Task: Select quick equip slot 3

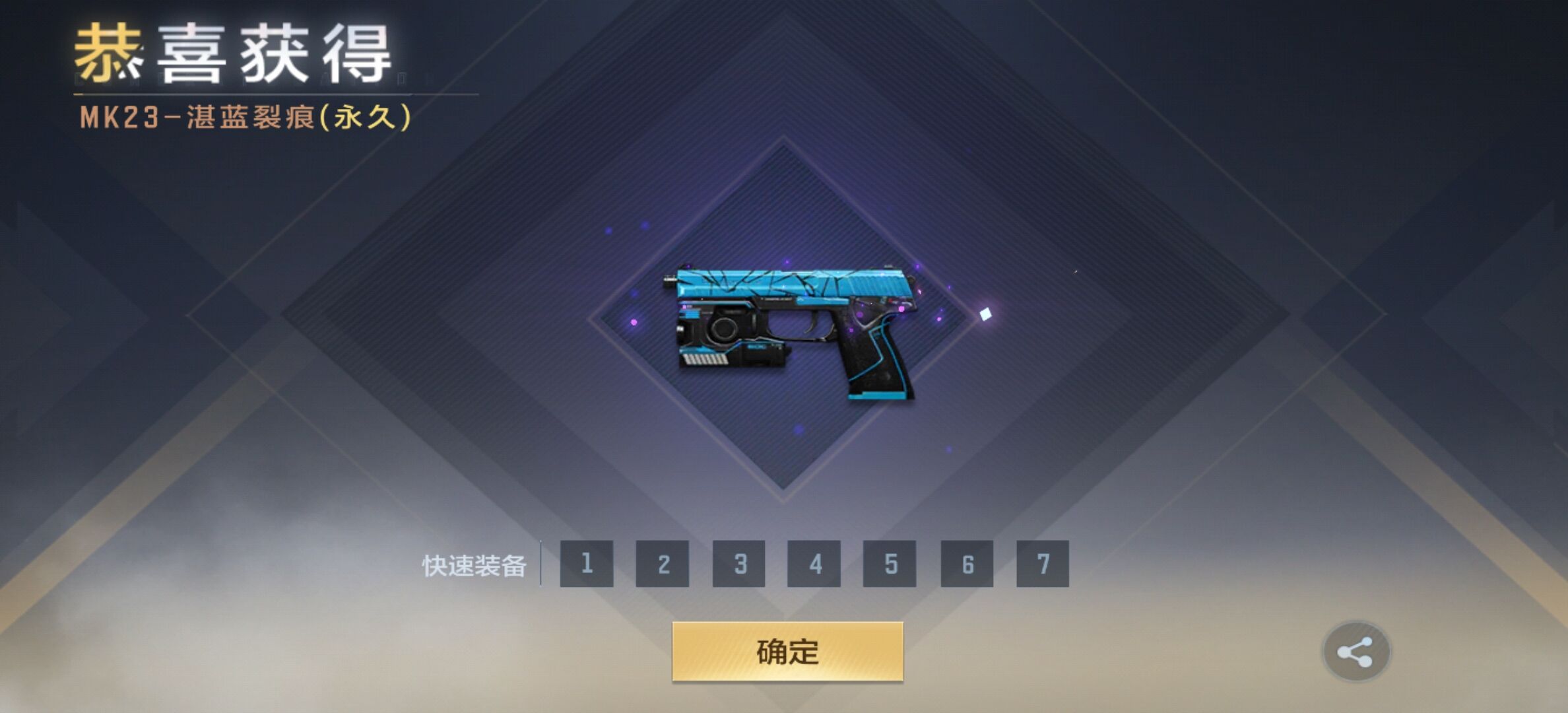Action: coord(739,564)
